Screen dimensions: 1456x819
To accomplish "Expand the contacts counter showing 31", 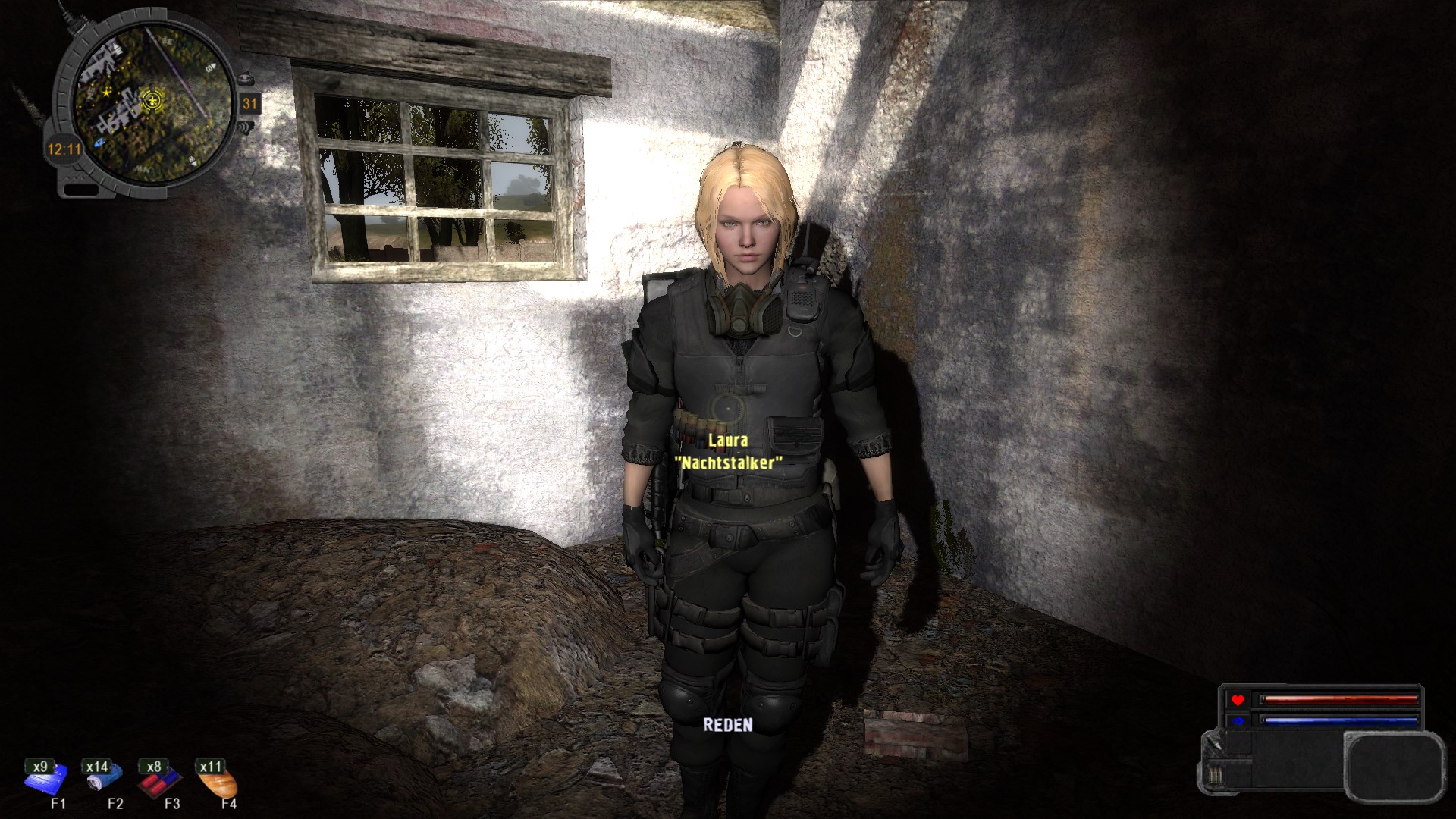I will [249, 104].
